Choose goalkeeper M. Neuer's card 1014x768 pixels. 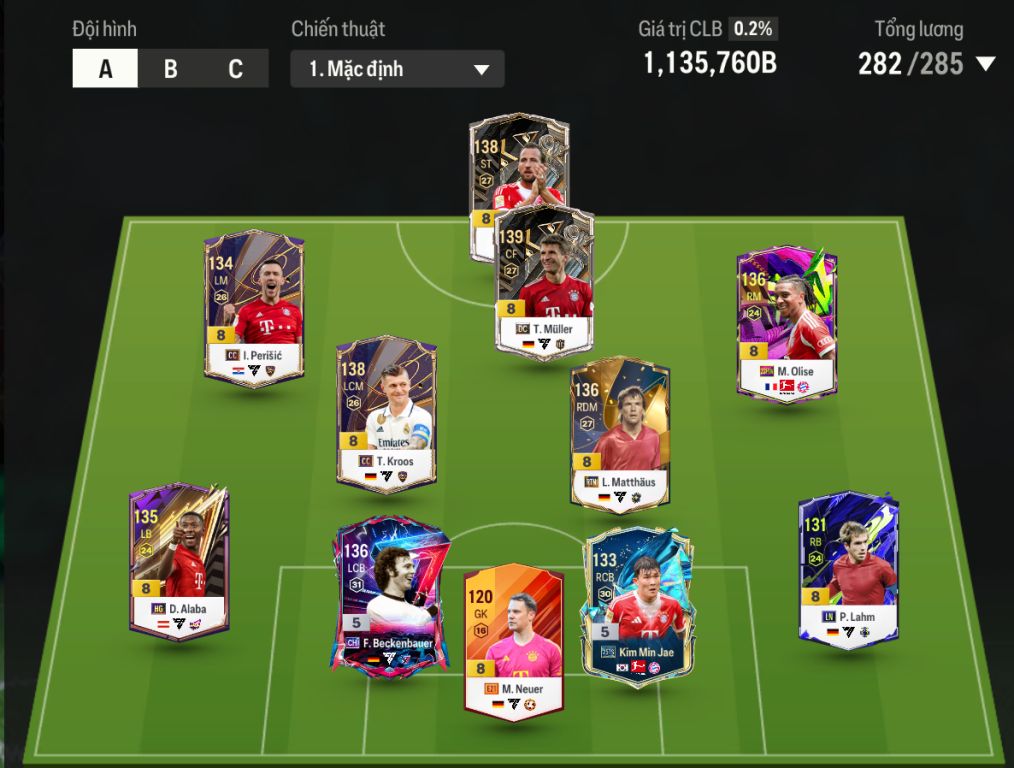point(513,640)
